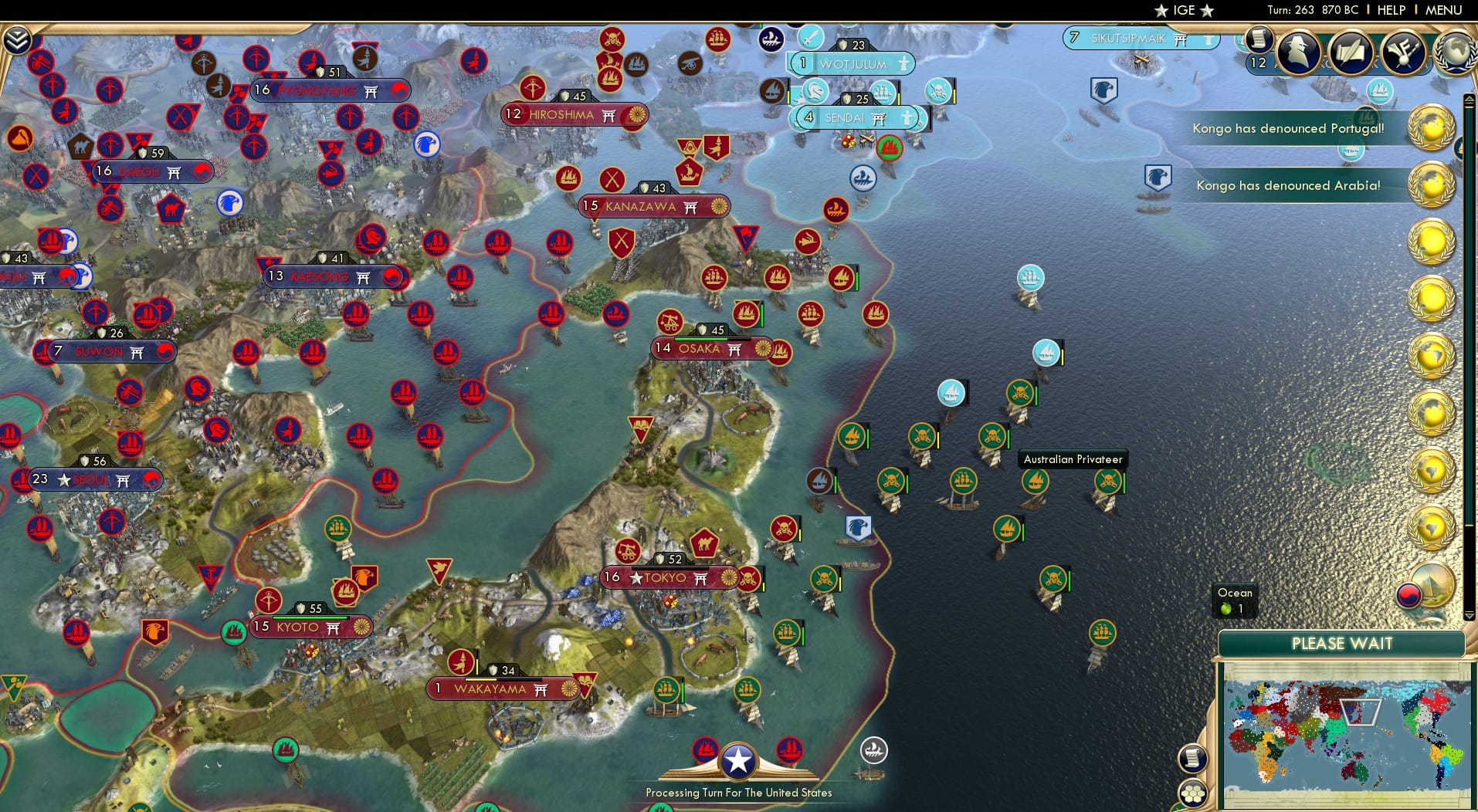Toggle the hex grid display icon

click(1192, 792)
